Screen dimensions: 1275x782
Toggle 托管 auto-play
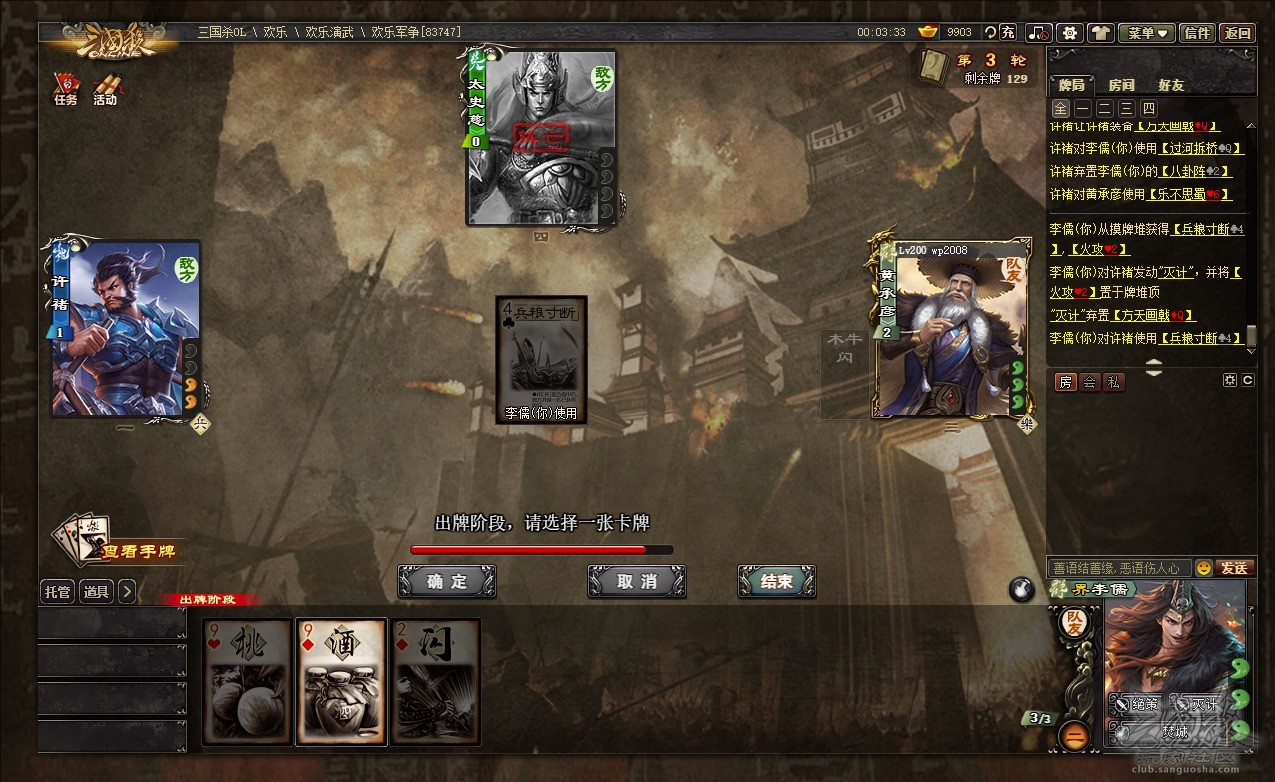58,592
